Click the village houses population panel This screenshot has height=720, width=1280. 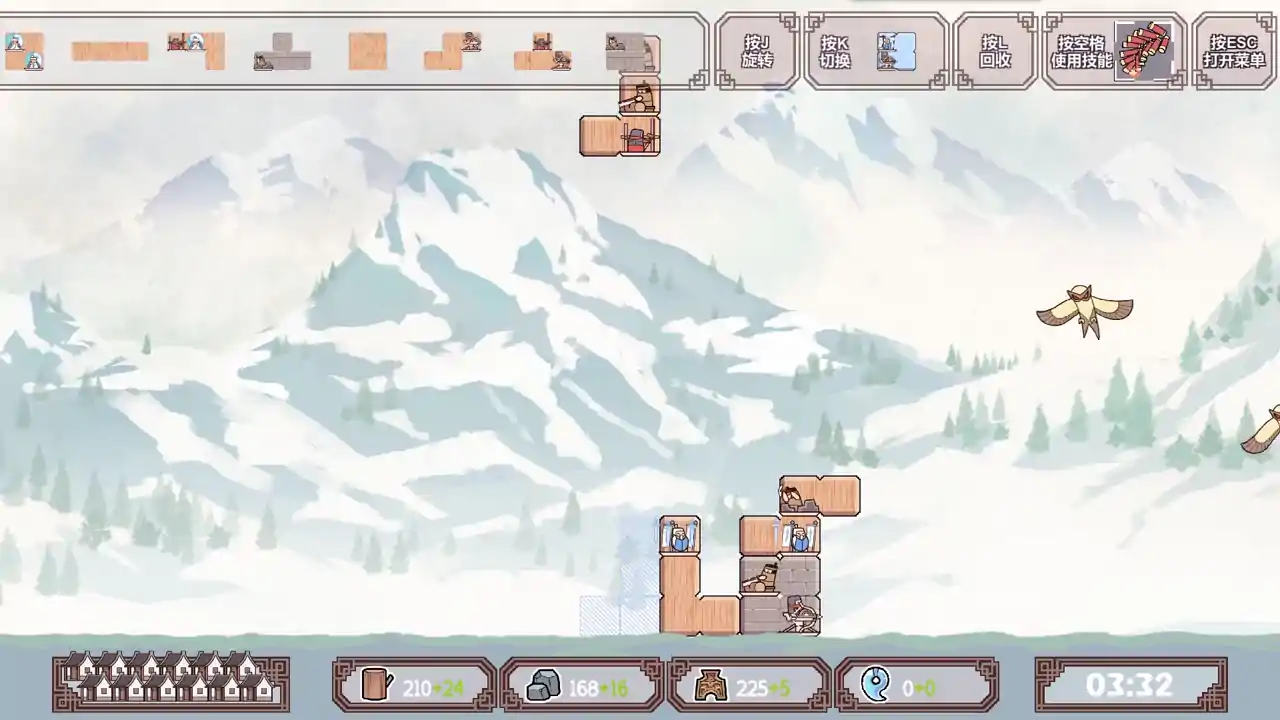[170, 686]
